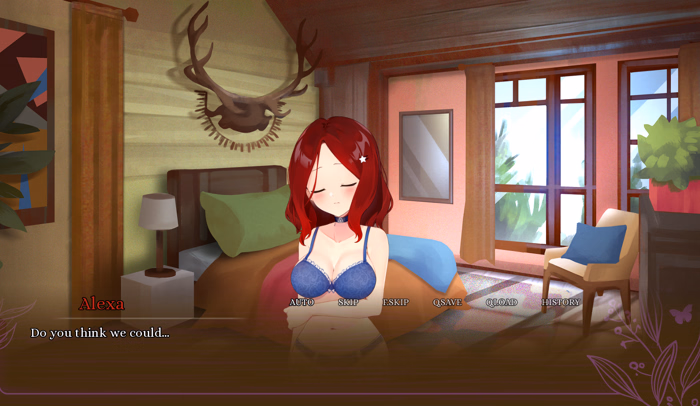The height and width of the screenshot is (406, 700).
Task: Activate the SKIP button
Action: (x=348, y=302)
